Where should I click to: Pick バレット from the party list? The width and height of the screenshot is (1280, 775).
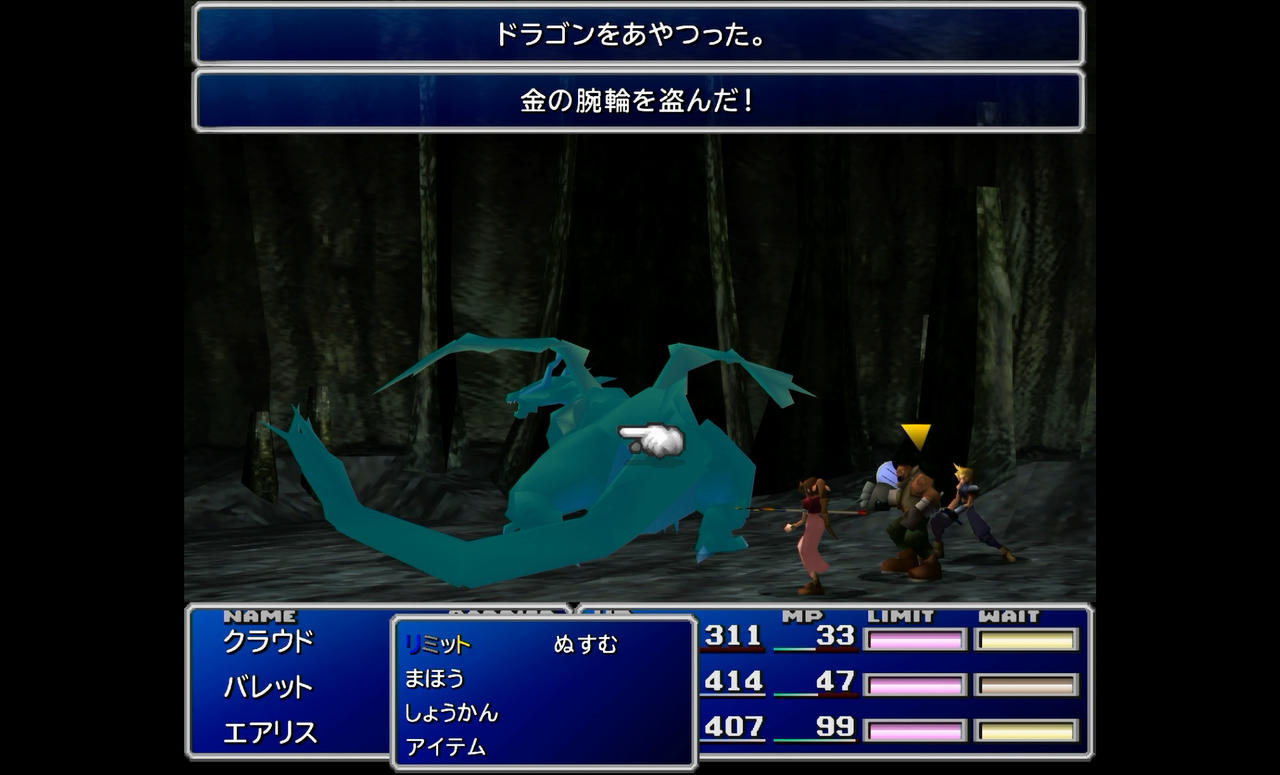268,687
